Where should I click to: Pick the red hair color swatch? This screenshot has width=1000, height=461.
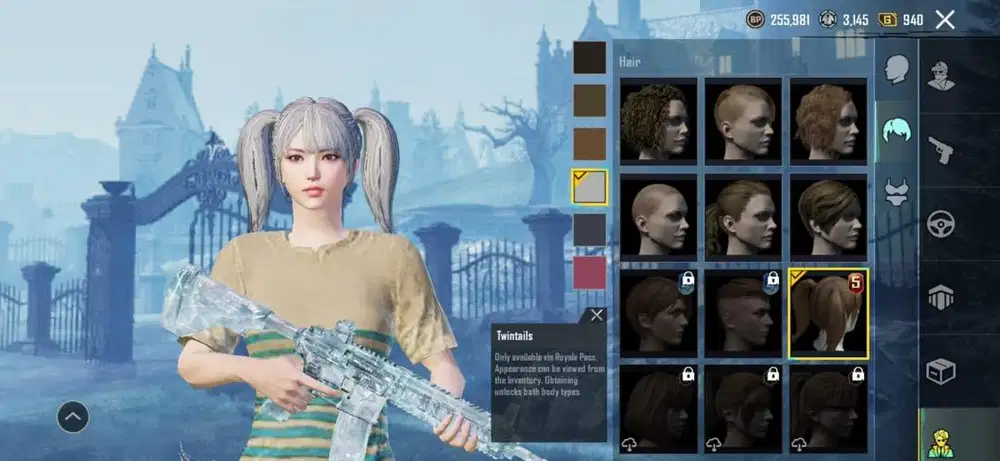[x=589, y=272]
